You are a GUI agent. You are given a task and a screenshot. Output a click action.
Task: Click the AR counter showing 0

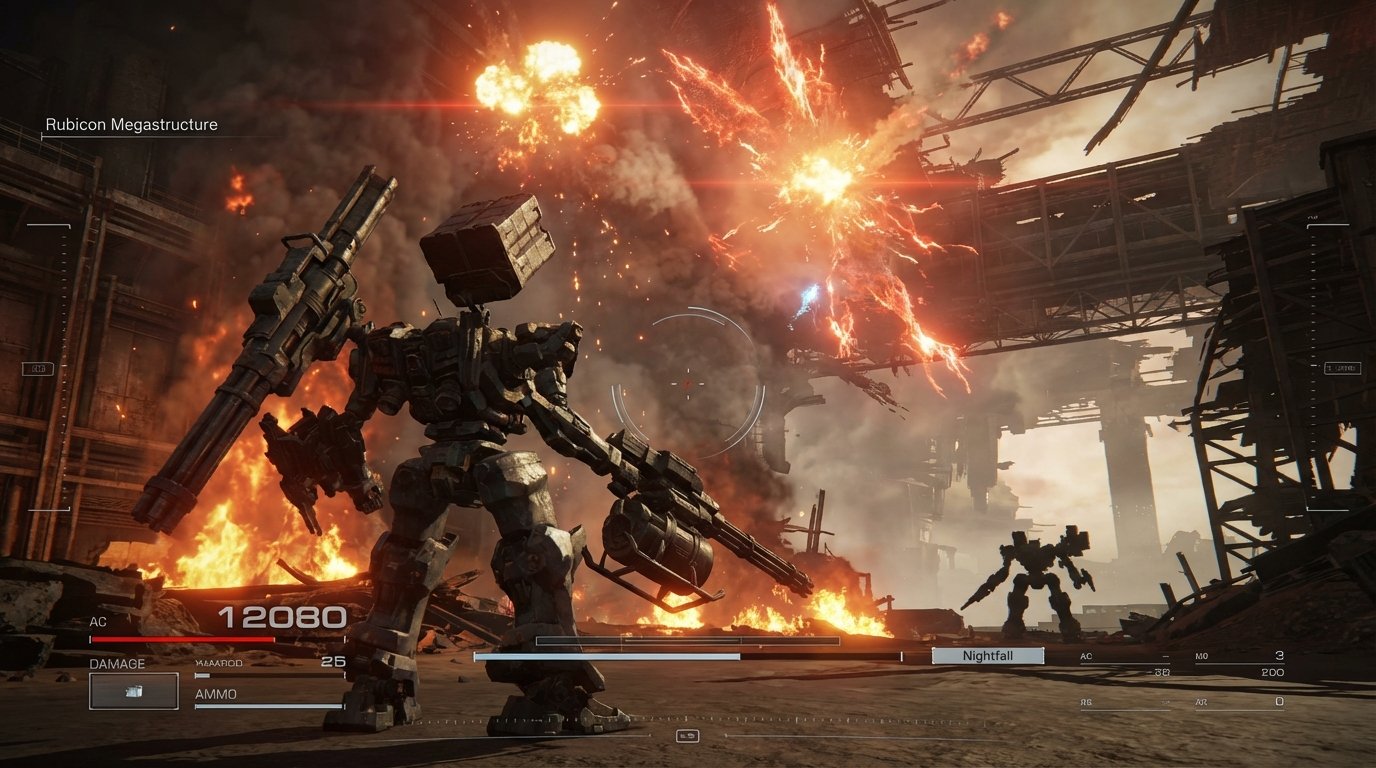[x=1278, y=699]
